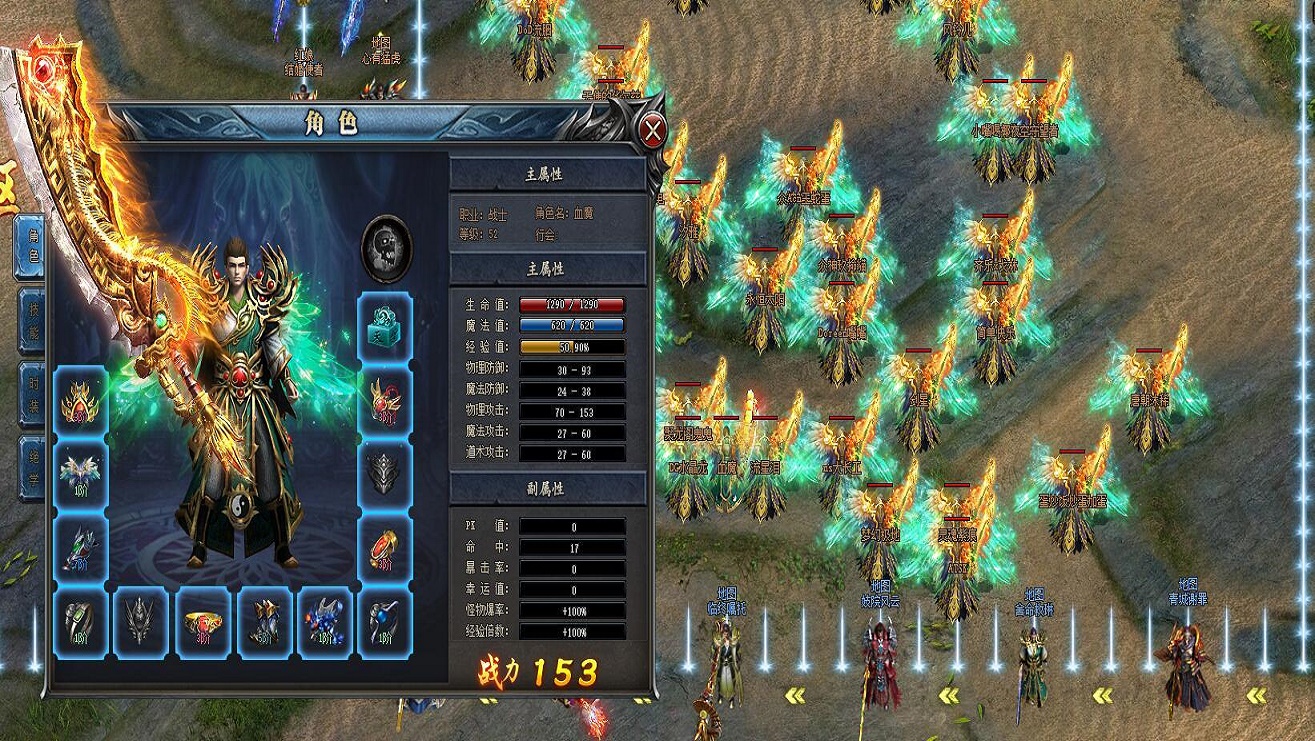Select the gold ring with red gem
Screen dimensions: 1315x741
tap(204, 622)
